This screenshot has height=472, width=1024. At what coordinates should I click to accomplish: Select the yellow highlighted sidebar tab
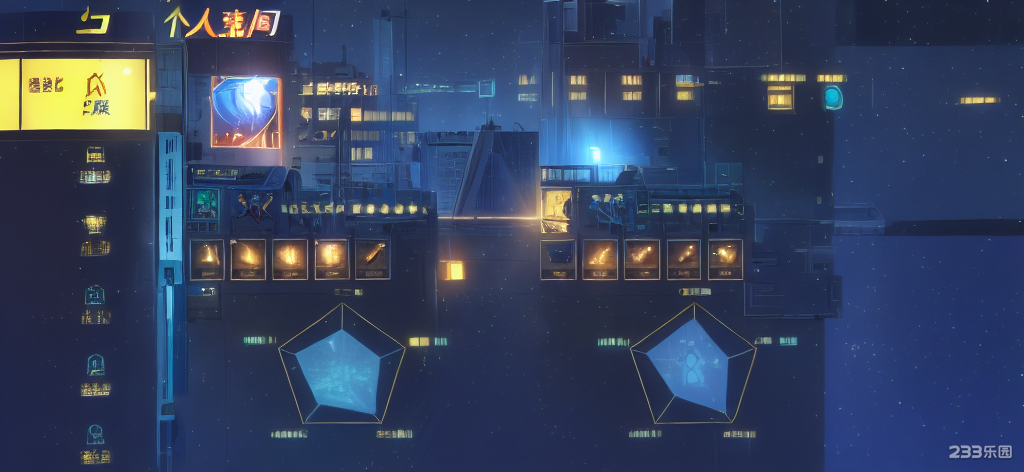[75, 94]
